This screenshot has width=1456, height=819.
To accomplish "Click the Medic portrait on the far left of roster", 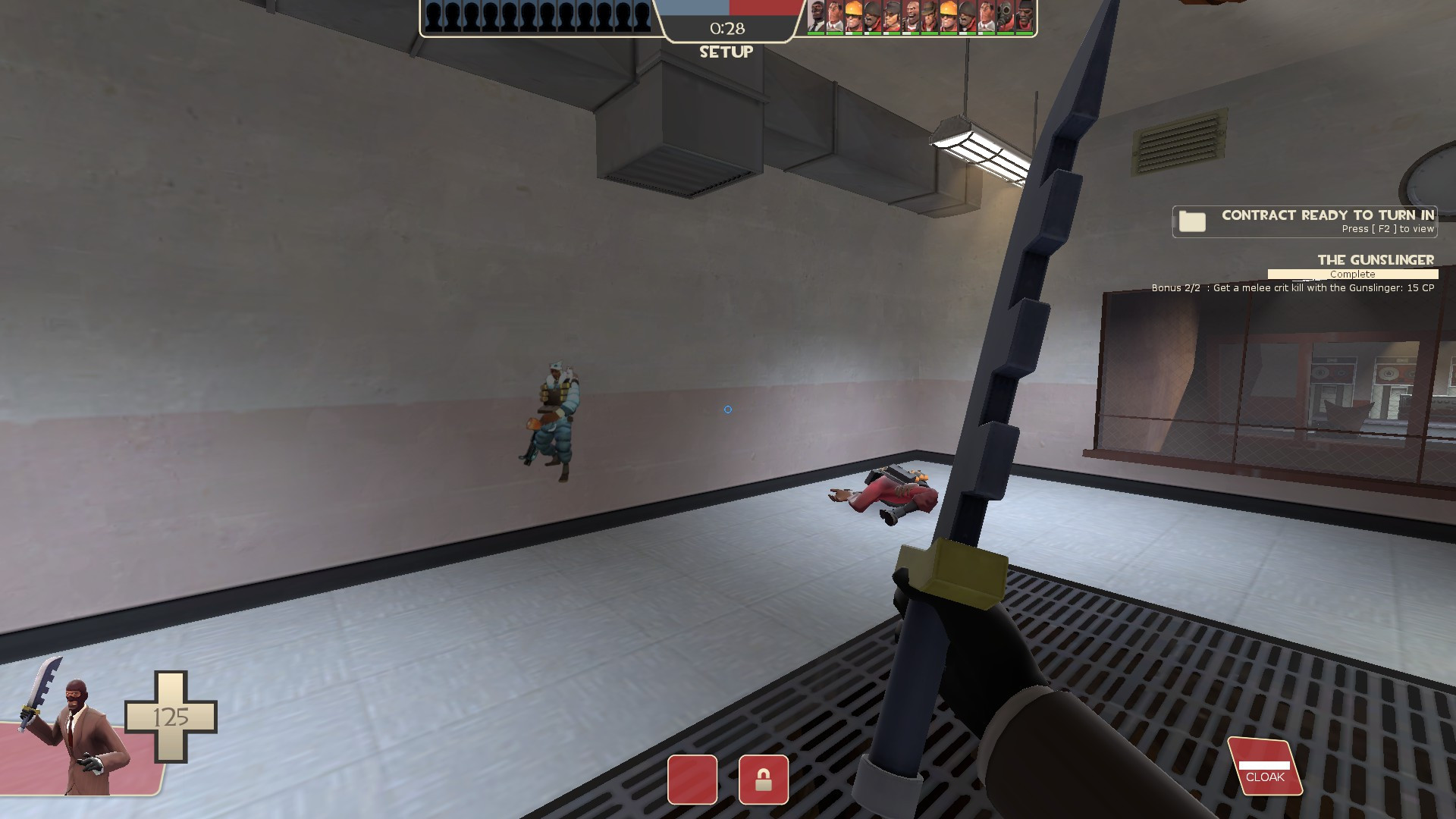I will click(833, 19).
